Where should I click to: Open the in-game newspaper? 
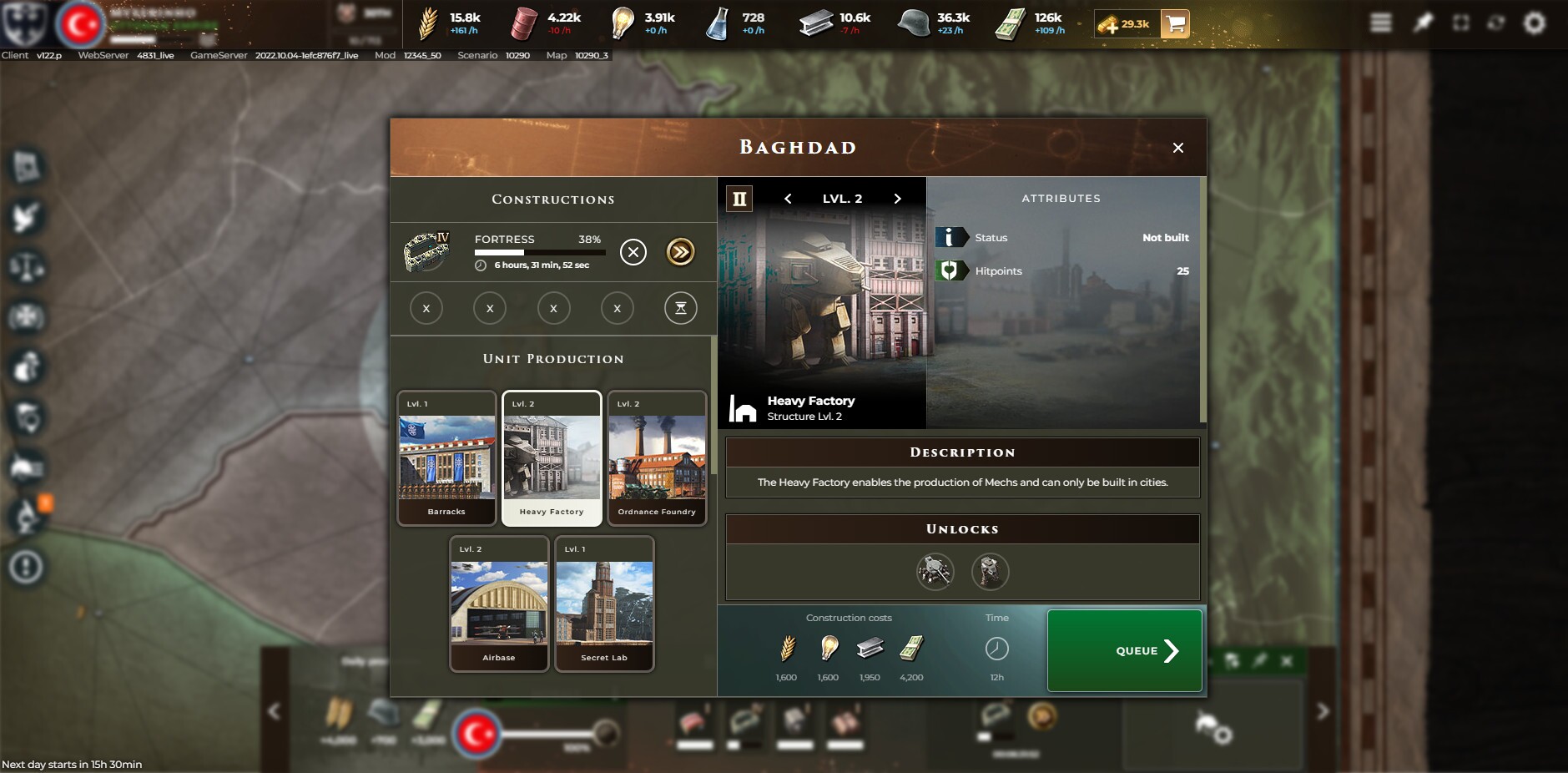click(x=25, y=166)
